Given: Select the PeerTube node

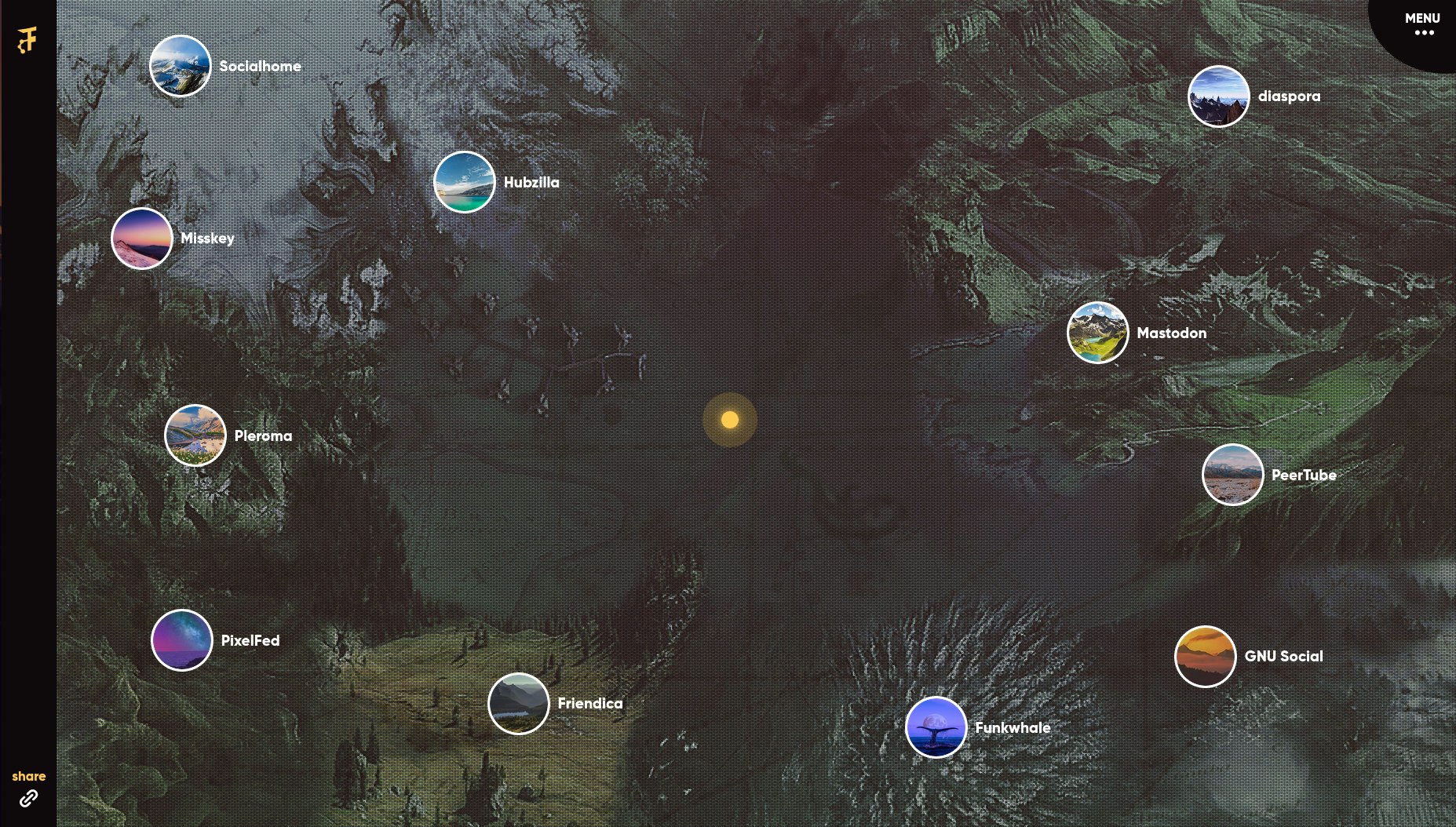Looking at the screenshot, I should point(1232,475).
